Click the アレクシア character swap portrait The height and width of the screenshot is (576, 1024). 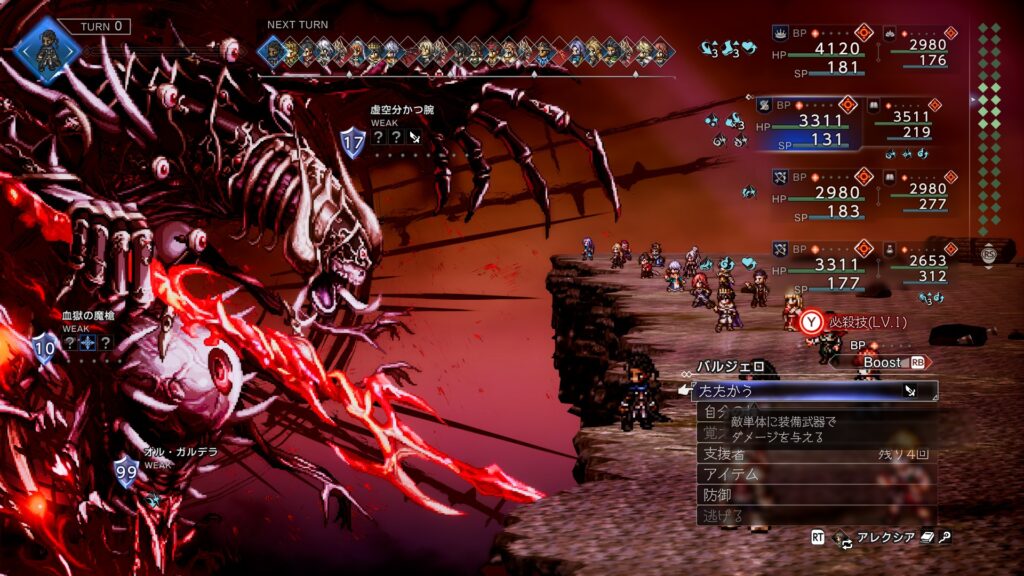[x=842, y=538]
